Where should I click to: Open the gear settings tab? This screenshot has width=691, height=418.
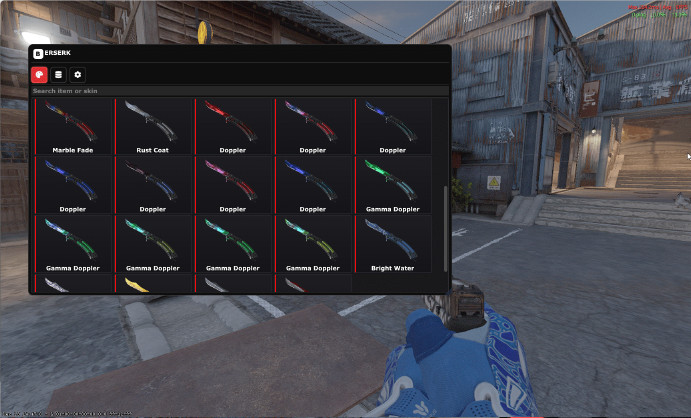78,74
